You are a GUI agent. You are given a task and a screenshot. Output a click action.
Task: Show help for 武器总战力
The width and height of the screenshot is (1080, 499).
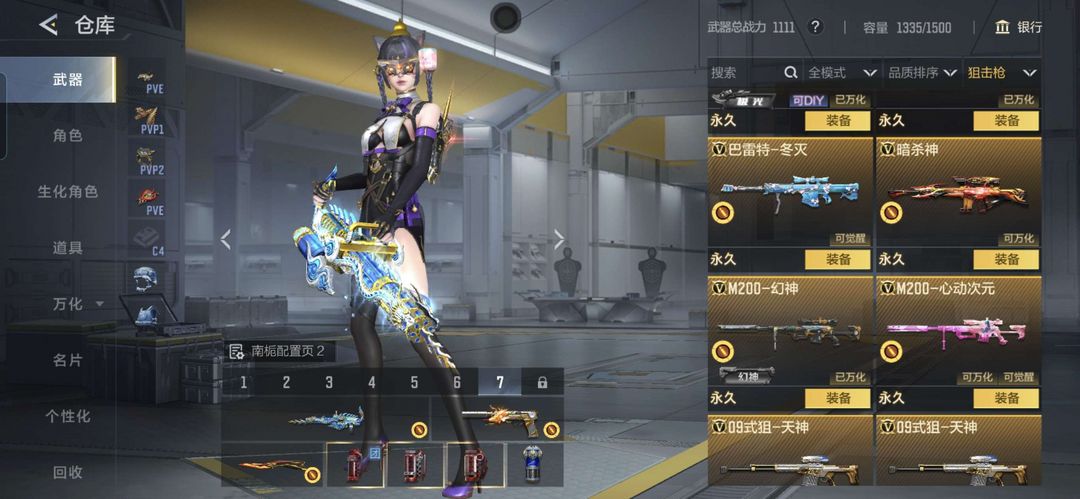coord(815,27)
